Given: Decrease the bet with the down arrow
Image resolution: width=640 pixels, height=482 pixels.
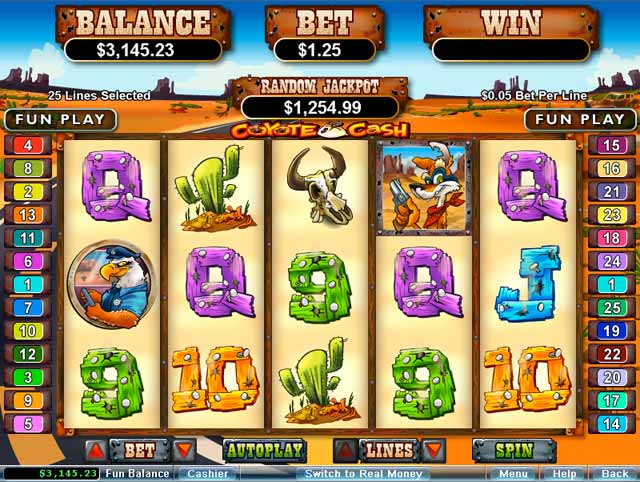Looking at the screenshot, I should [x=183, y=451].
